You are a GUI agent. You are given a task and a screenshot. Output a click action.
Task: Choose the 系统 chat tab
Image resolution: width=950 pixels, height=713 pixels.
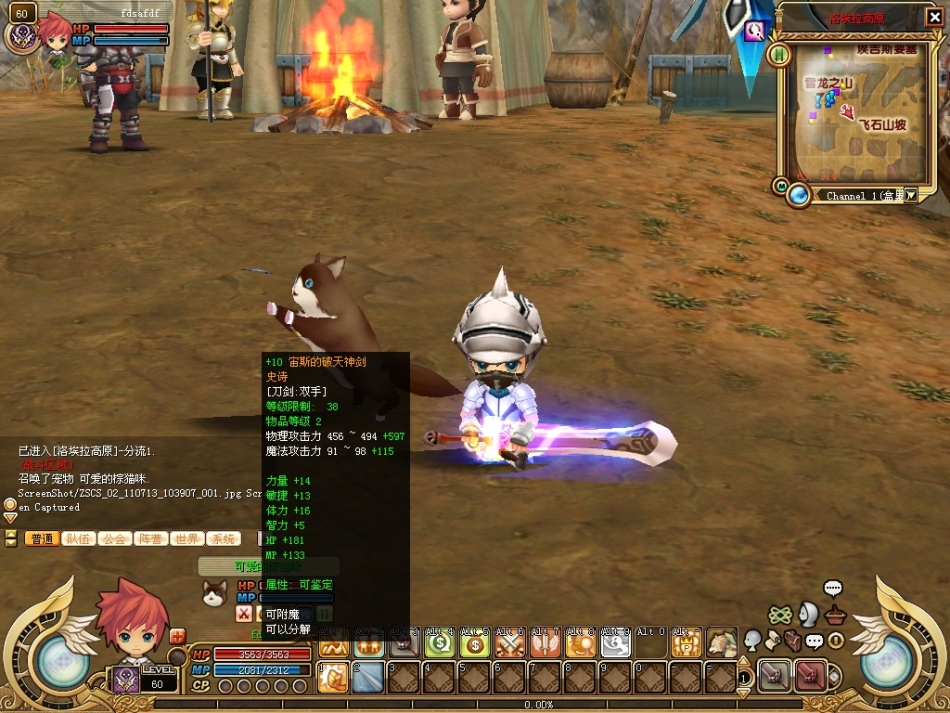tap(222, 539)
